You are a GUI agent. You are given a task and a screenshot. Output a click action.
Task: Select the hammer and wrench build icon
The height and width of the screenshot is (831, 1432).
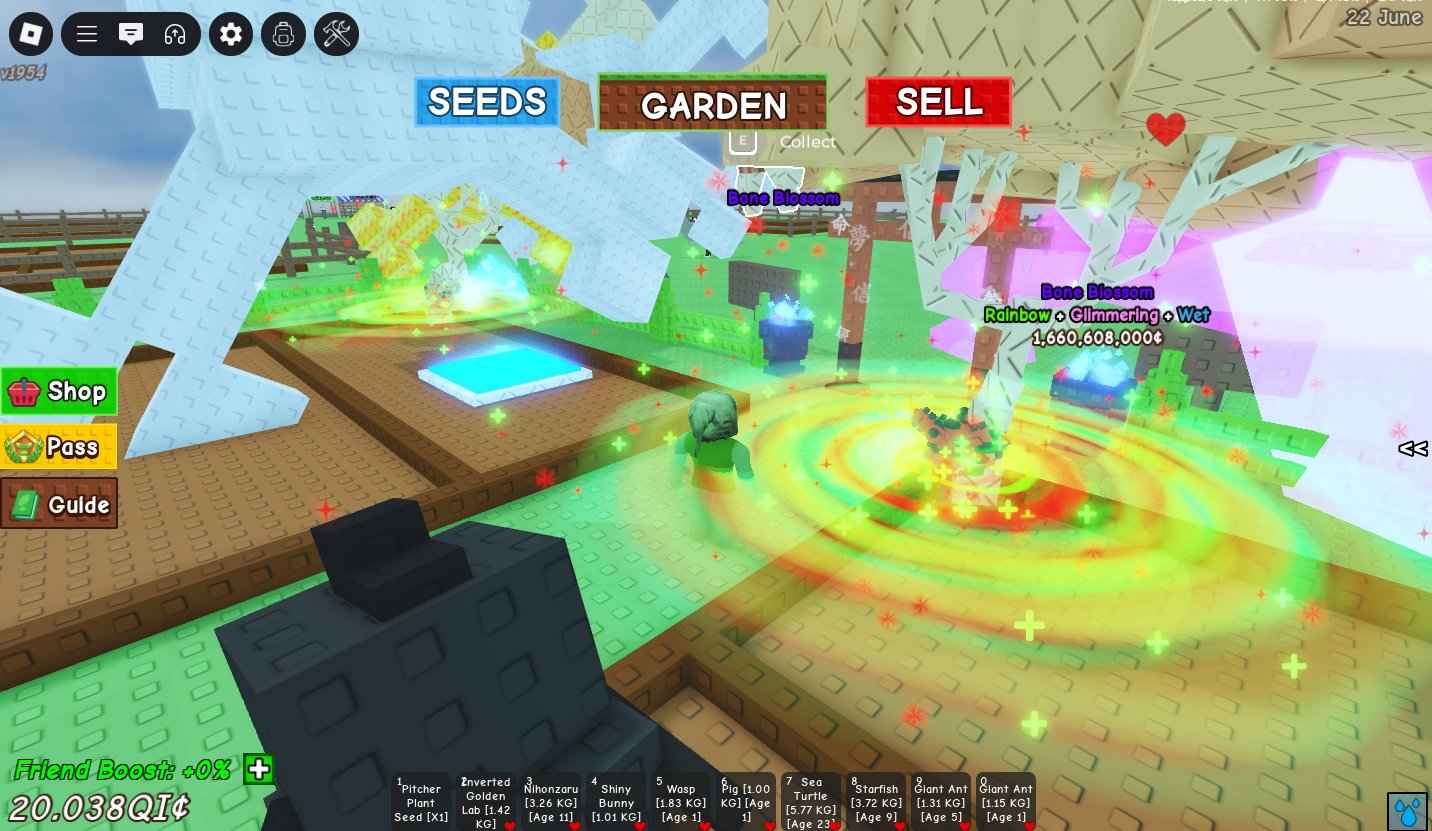point(335,33)
